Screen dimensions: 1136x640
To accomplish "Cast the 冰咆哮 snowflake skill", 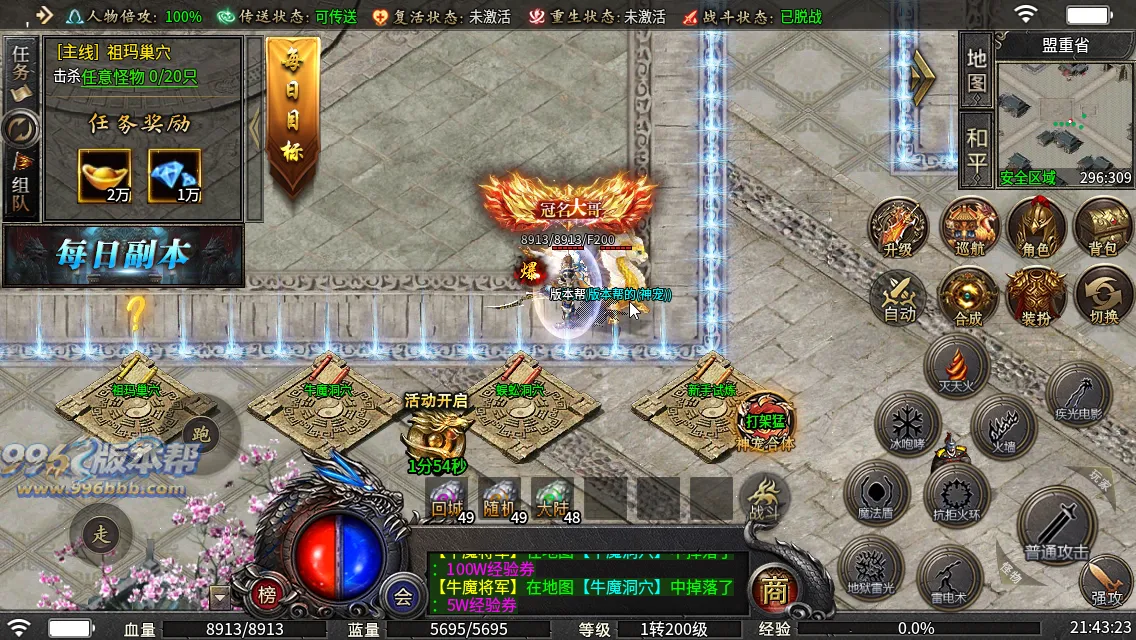I will (x=908, y=424).
